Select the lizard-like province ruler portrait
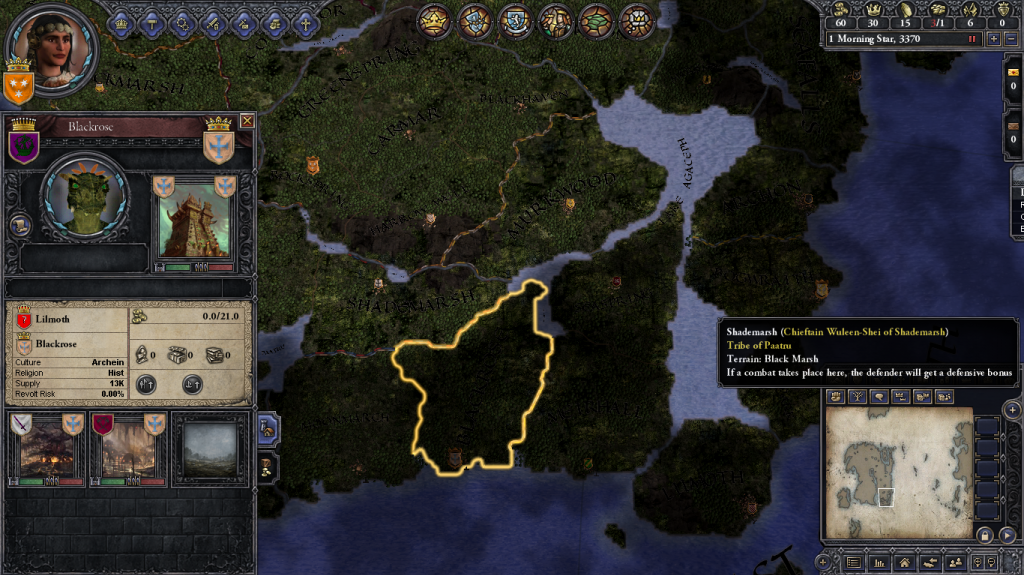The image size is (1024, 575). [x=84, y=198]
